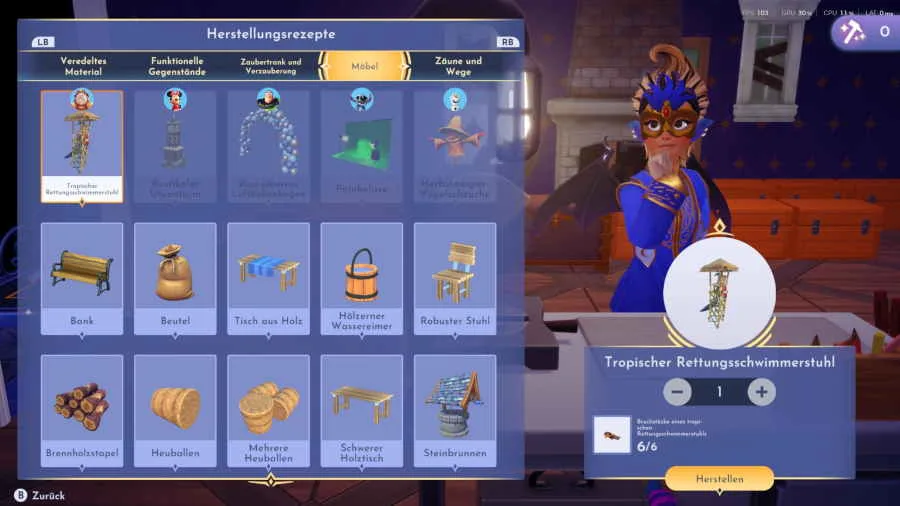This screenshot has height=506, width=900.
Task: Select the Schwerer Holztisch recipe
Action: point(361,410)
